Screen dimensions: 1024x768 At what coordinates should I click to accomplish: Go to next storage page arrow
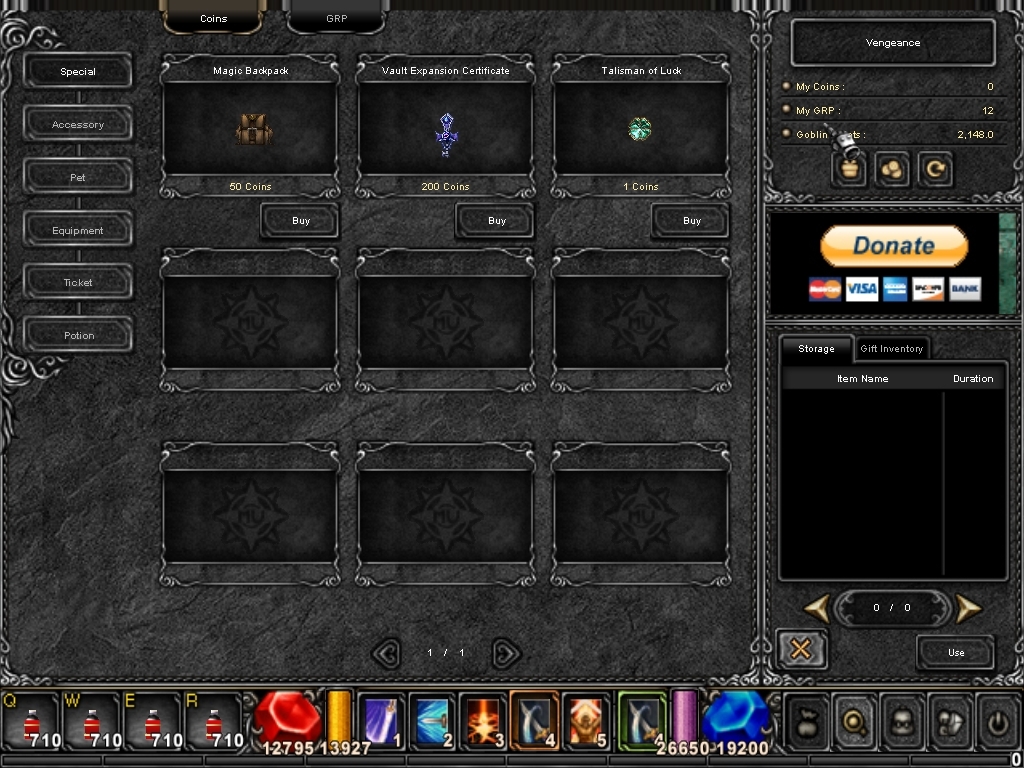click(967, 607)
